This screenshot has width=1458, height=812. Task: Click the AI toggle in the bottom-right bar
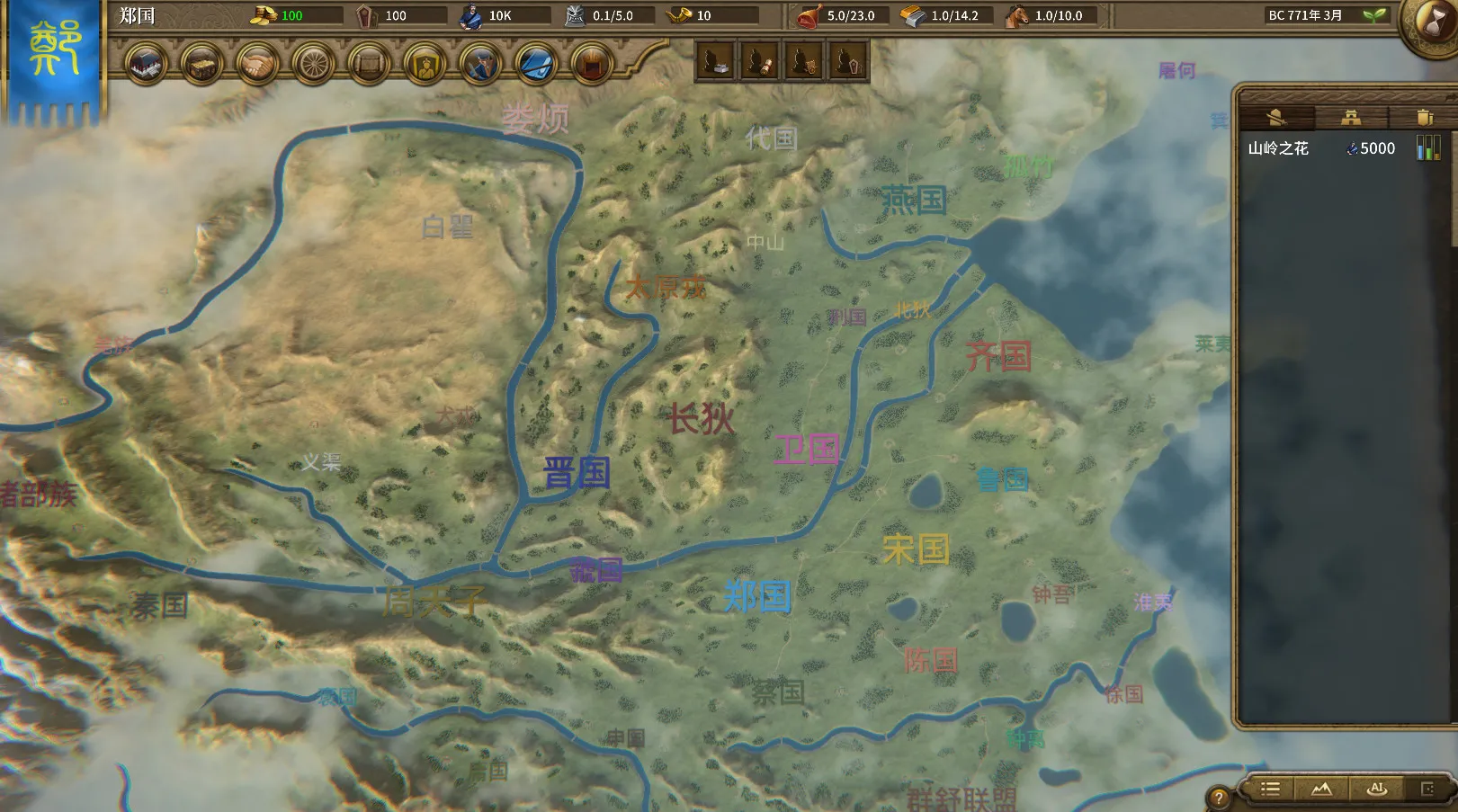click(1377, 790)
